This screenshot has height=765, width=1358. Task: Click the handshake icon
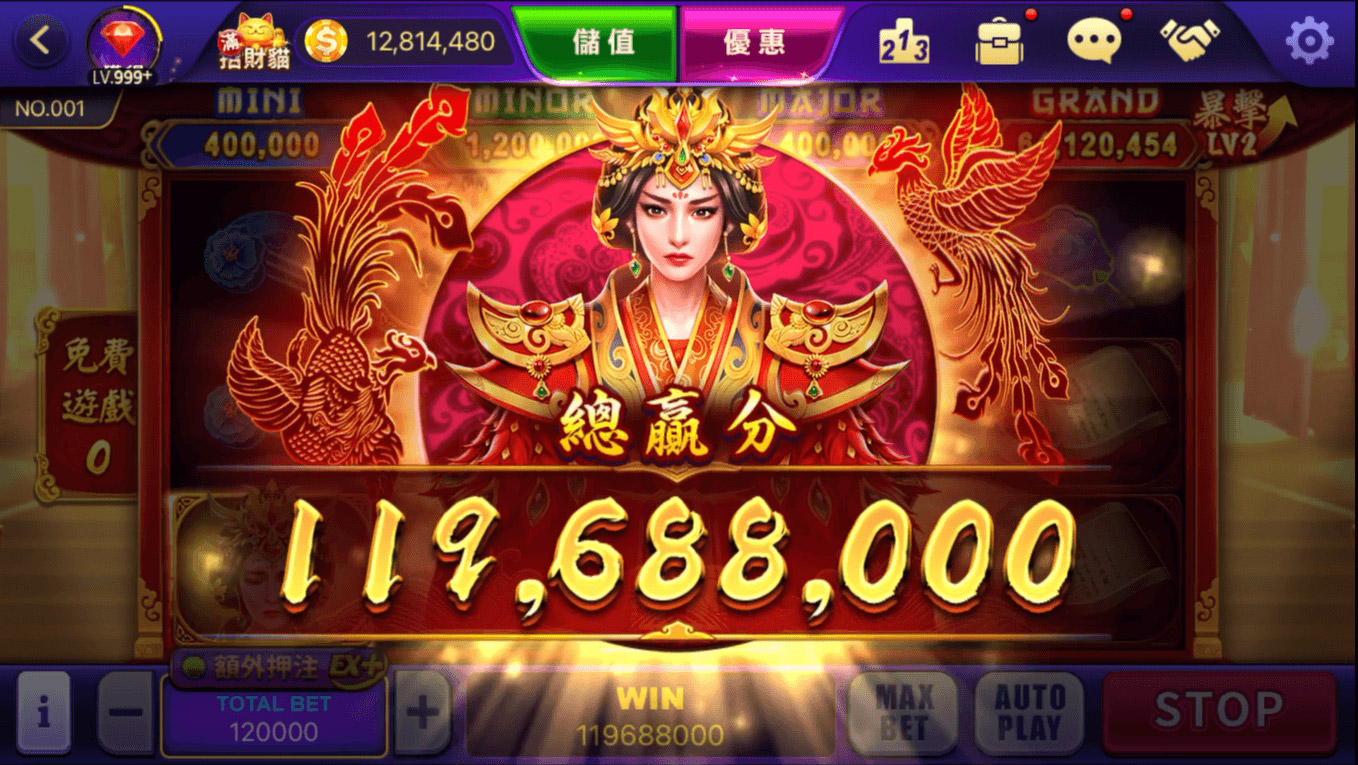1189,40
